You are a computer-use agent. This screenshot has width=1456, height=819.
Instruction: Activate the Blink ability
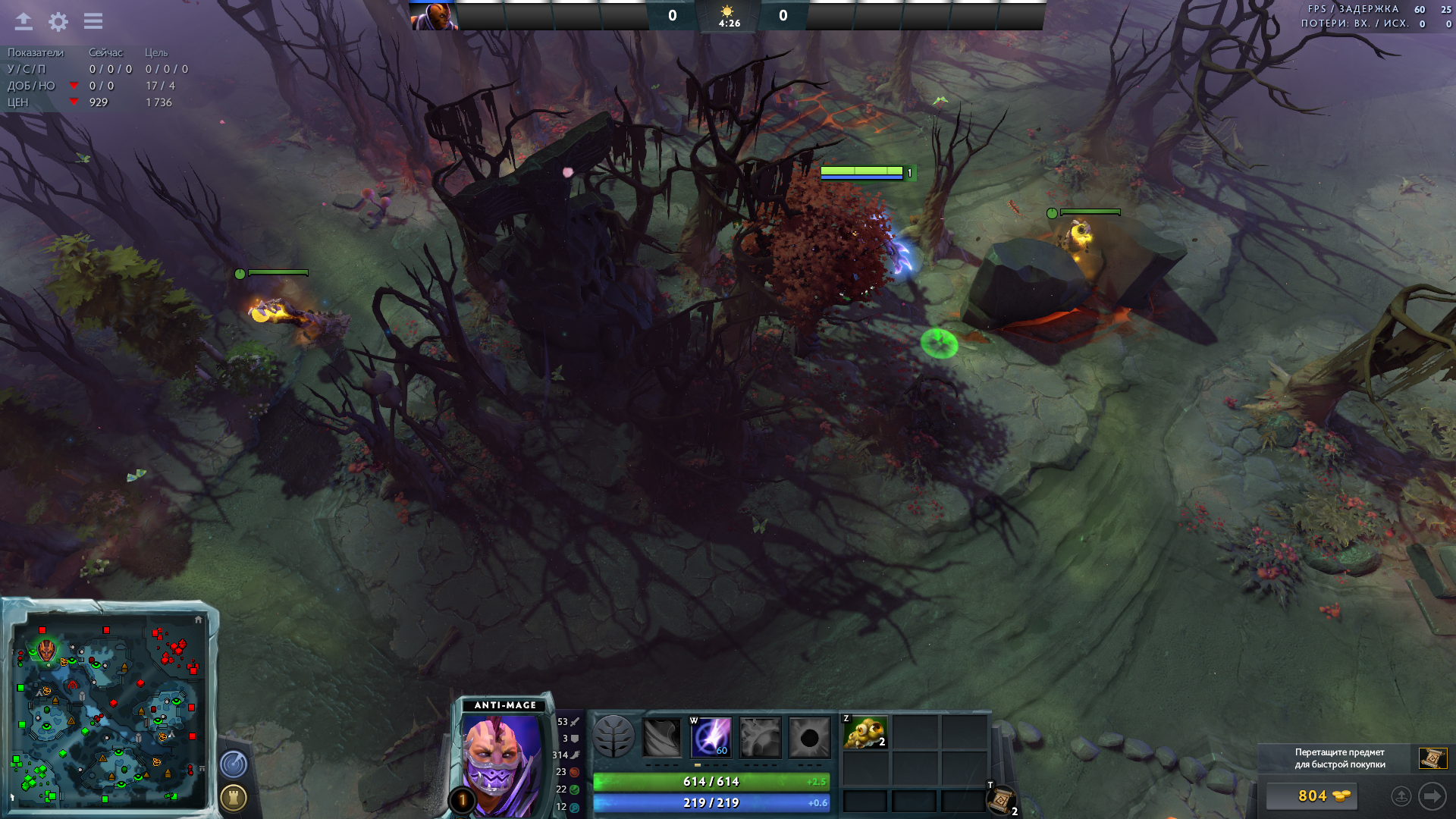[x=711, y=737]
